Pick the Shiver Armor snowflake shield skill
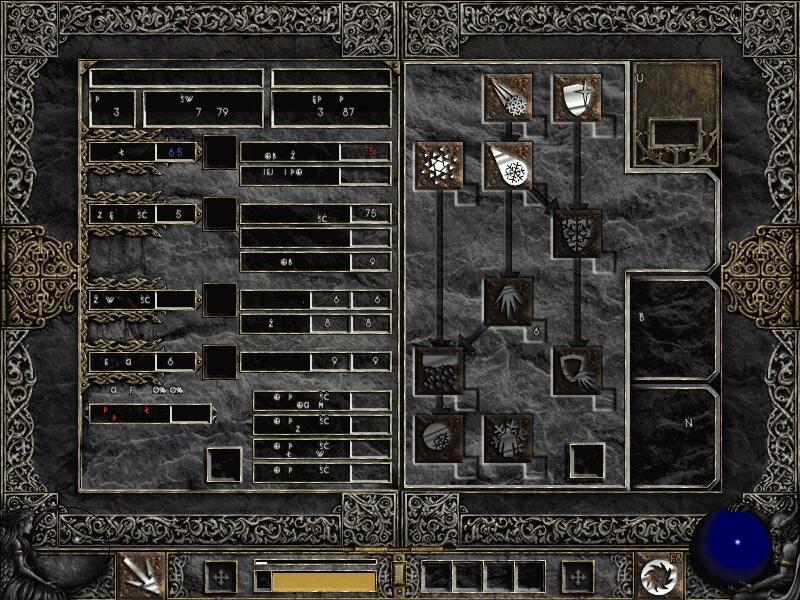The height and width of the screenshot is (600, 800). (577, 232)
